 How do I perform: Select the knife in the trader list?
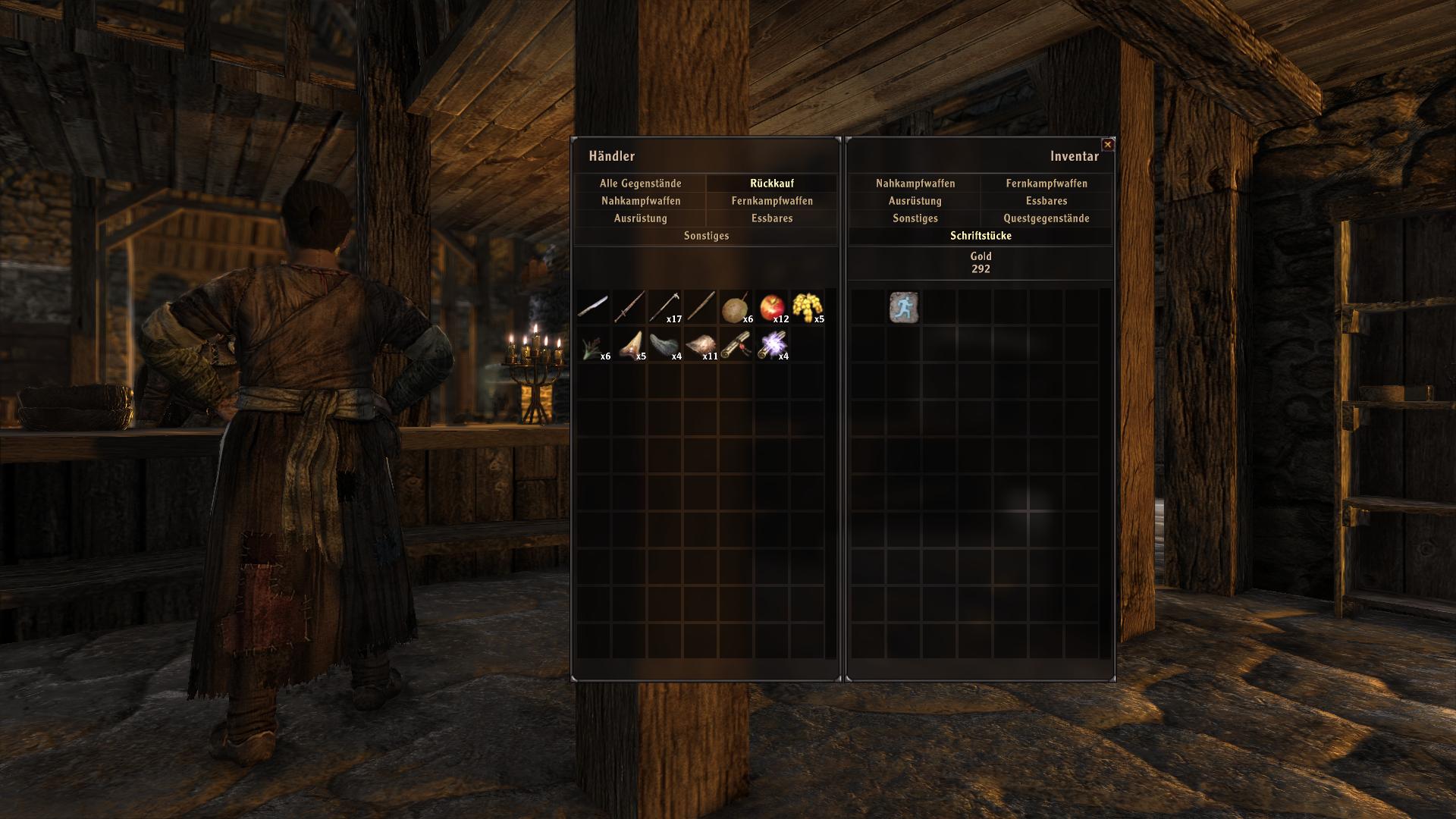pyautogui.click(x=593, y=308)
